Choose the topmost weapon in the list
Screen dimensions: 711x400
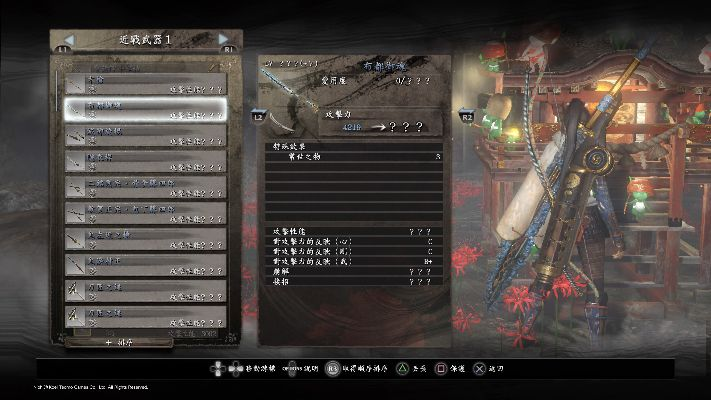click(145, 82)
